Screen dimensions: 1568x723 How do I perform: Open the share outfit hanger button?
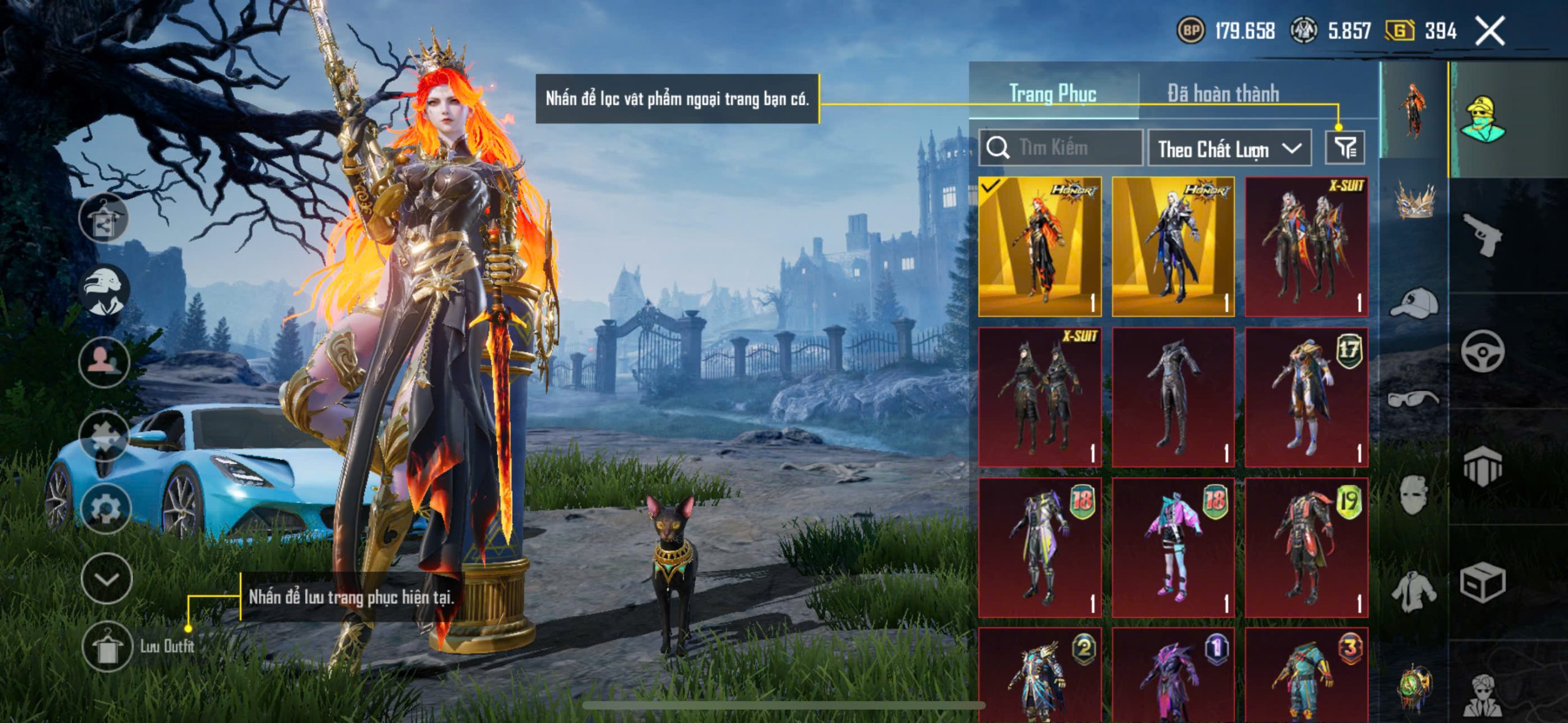(104, 219)
